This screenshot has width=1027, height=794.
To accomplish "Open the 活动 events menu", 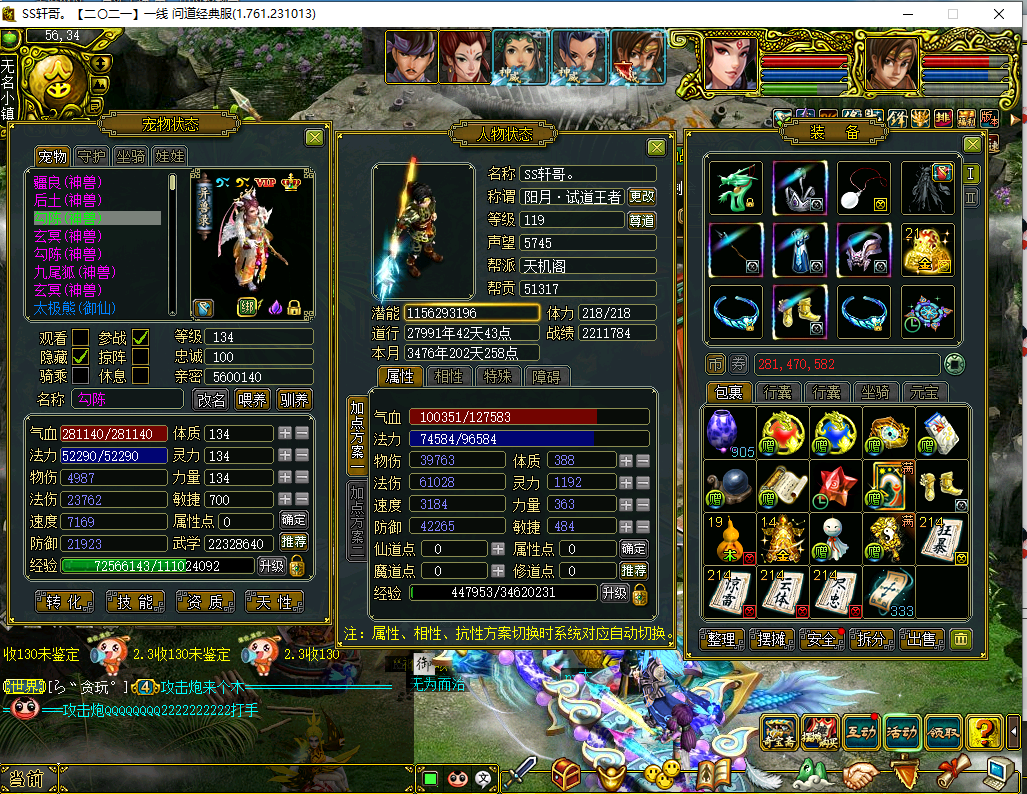I will coord(901,731).
